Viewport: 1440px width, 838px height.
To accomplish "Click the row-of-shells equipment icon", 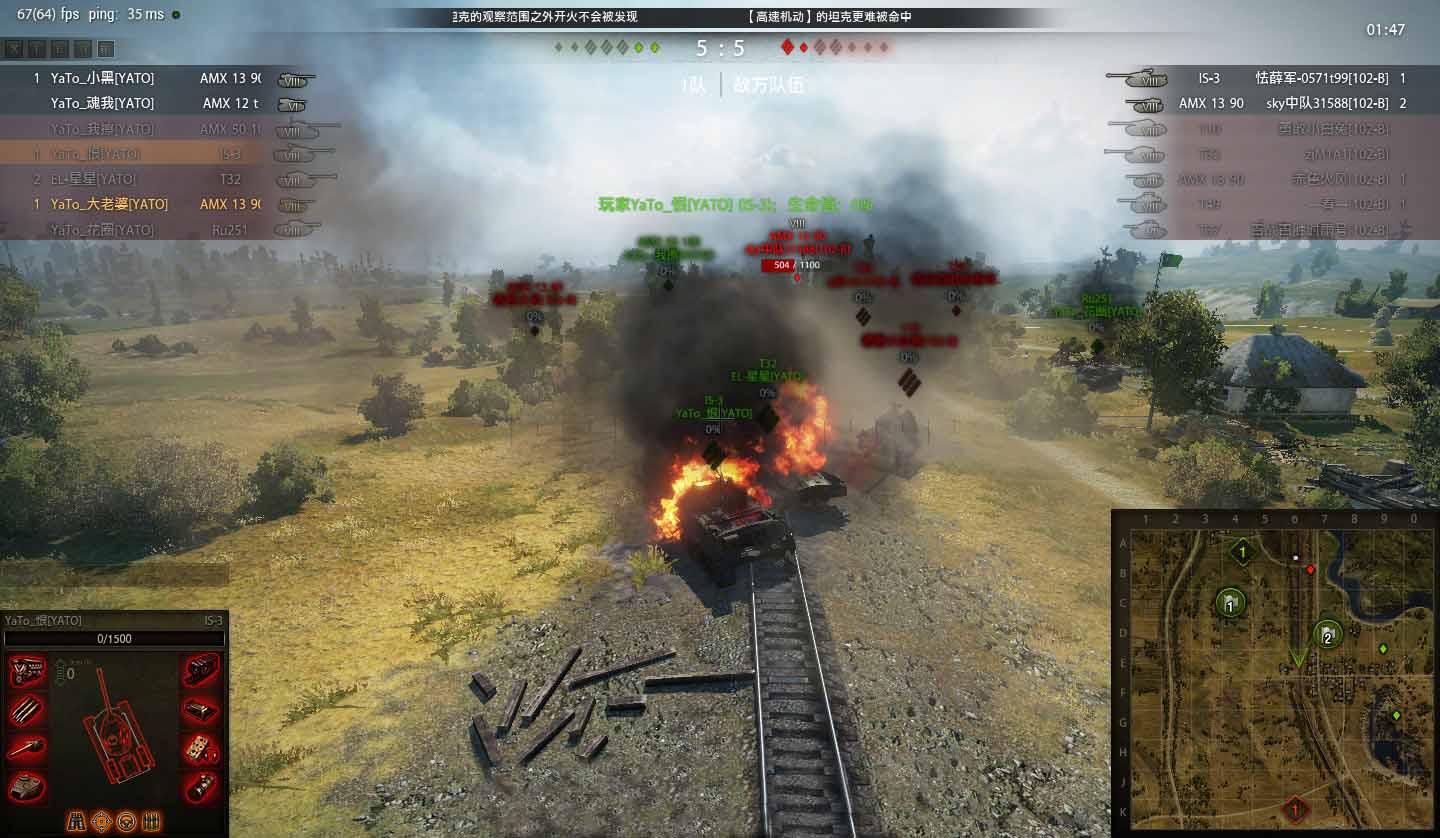I will [x=151, y=822].
